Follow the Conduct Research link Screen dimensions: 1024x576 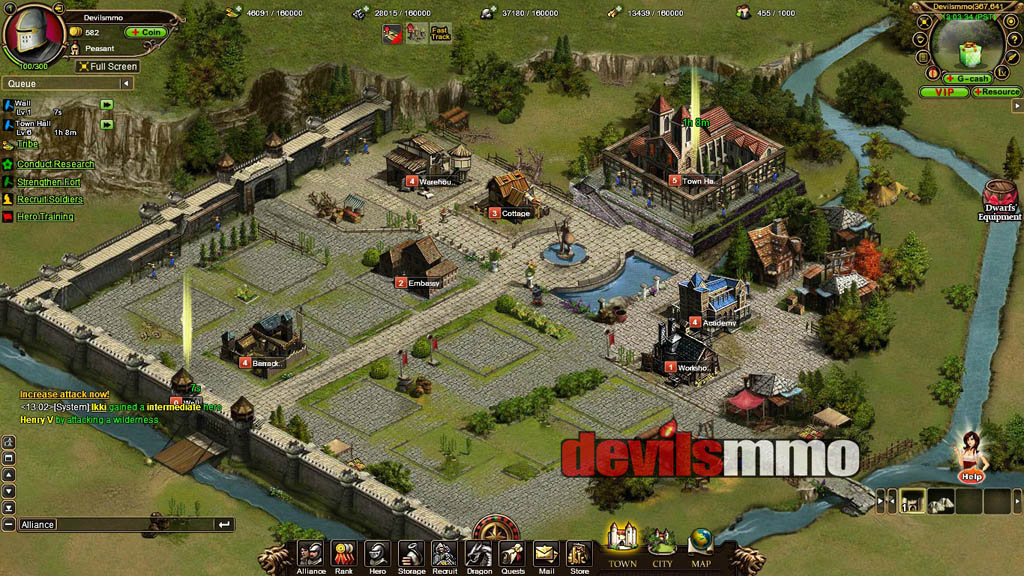pos(55,164)
